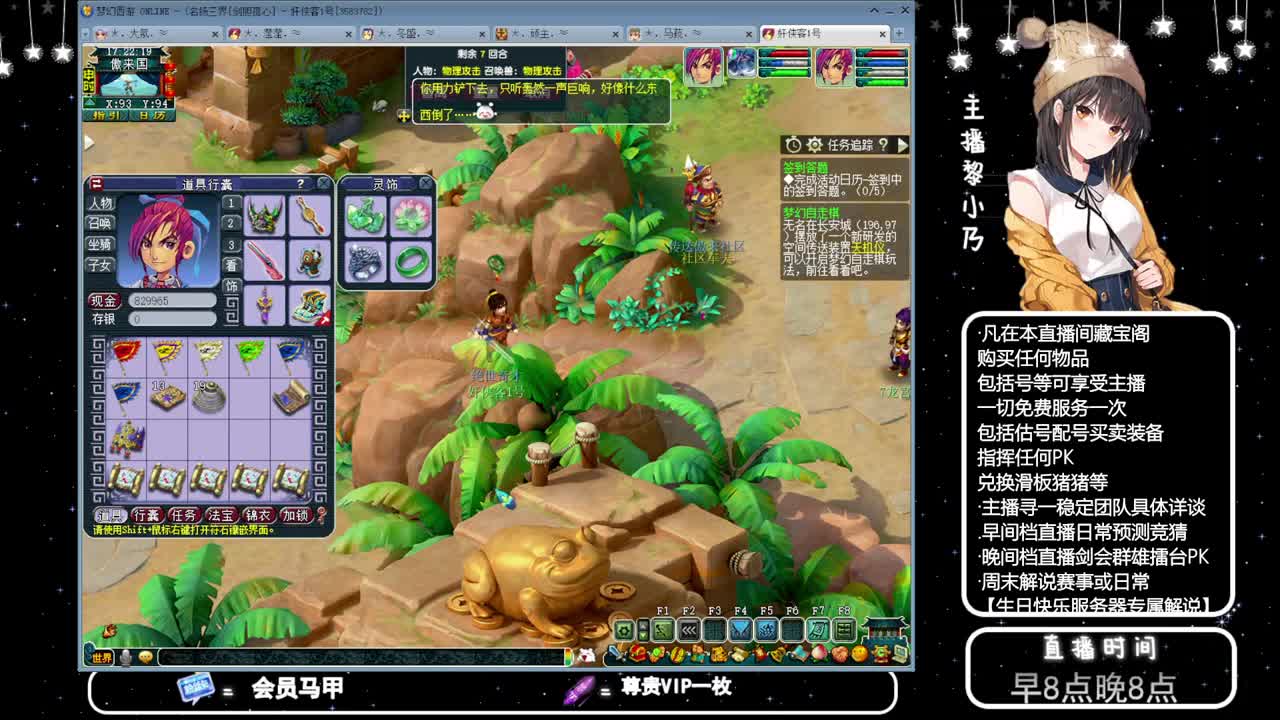
Task: Click the question mark help icon in 任务追踪
Action: (884, 145)
